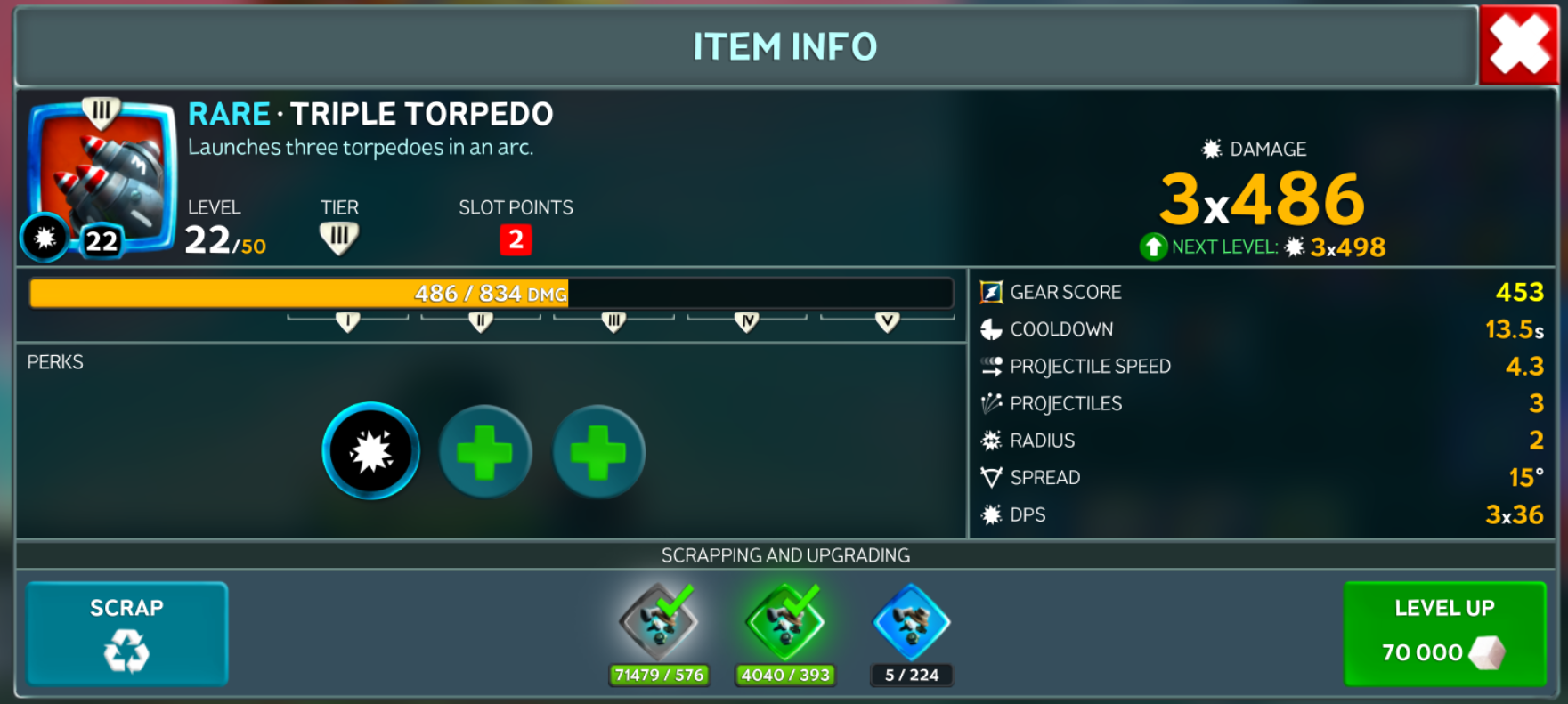The width and height of the screenshot is (1568, 704).
Task: Level up for 70 000
Action: pos(1443,633)
